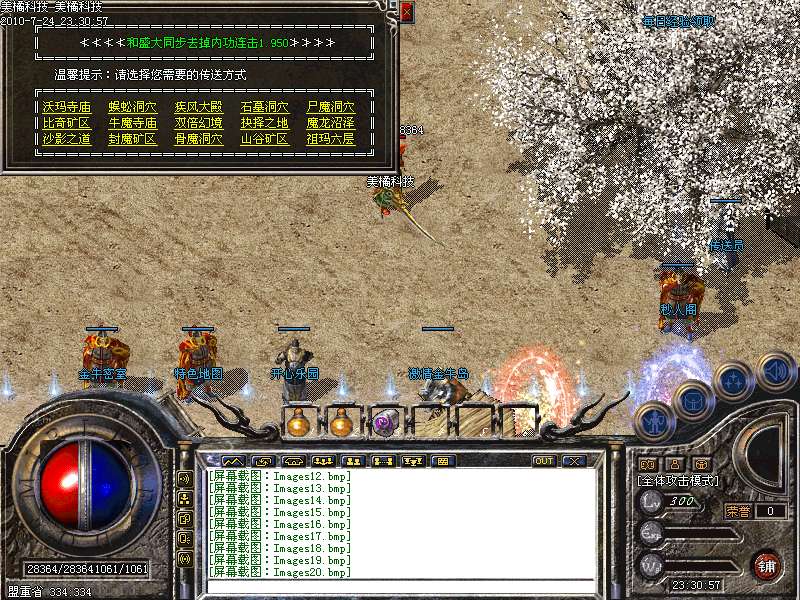Use the first gold gourd potion in the belt
The image size is (800, 600).
pos(298,423)
